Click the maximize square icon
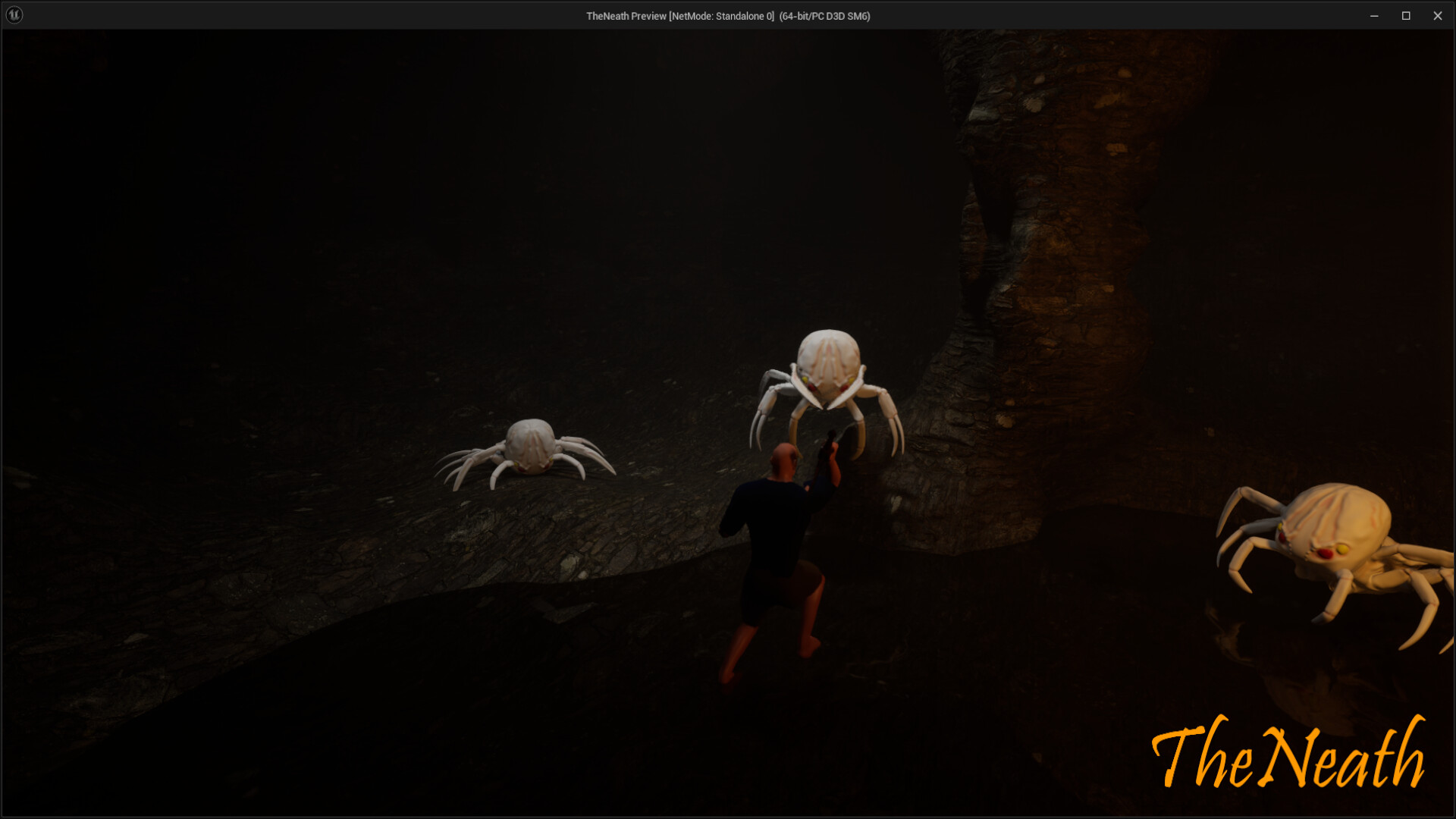The image size is (1456, 819). 1406,15
